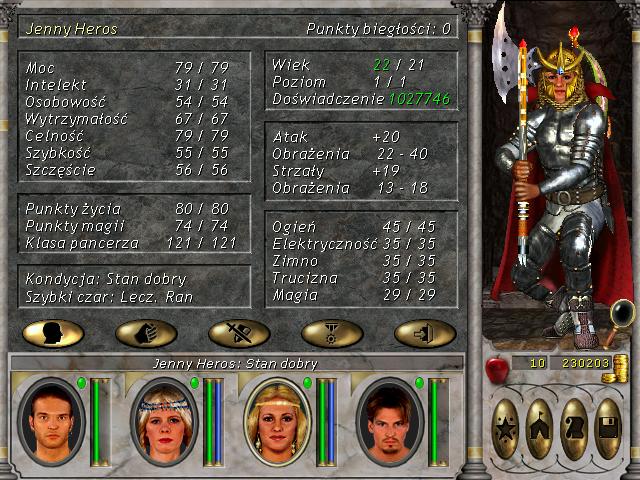The width and height of the screenshot is (640, 480).
Task: Open the stats tab with head icon
Action: tap(52, 333)
